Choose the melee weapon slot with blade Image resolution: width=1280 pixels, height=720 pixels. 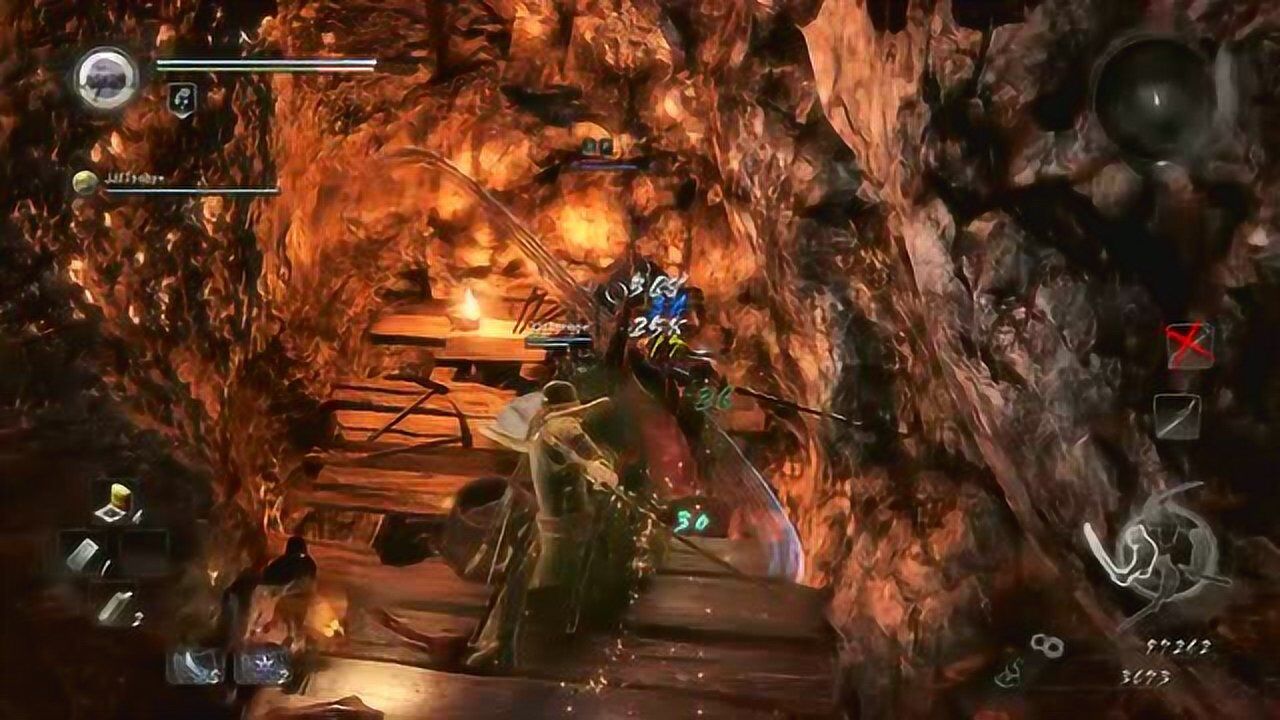(1177, 415)
